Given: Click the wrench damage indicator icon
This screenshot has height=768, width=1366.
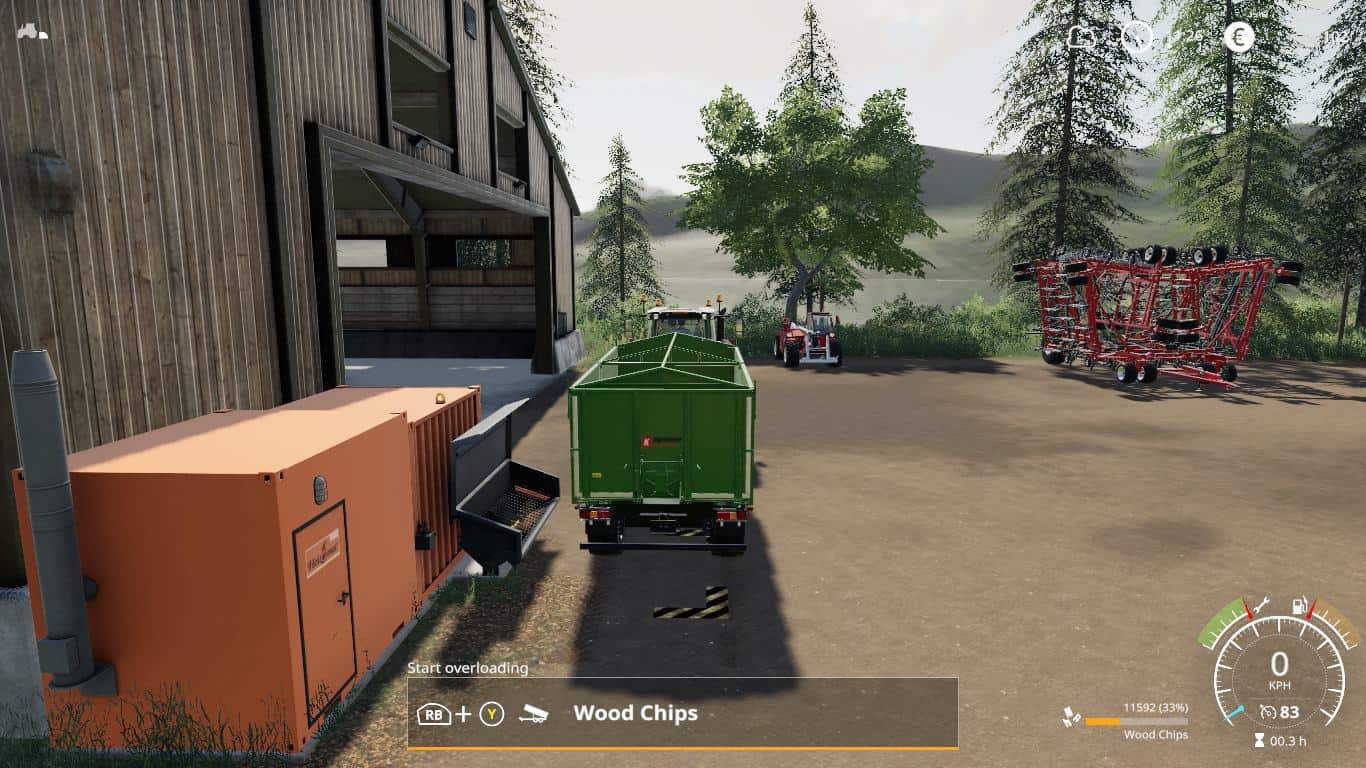Looking at the screenshot, I should [x=1262, y=603].
